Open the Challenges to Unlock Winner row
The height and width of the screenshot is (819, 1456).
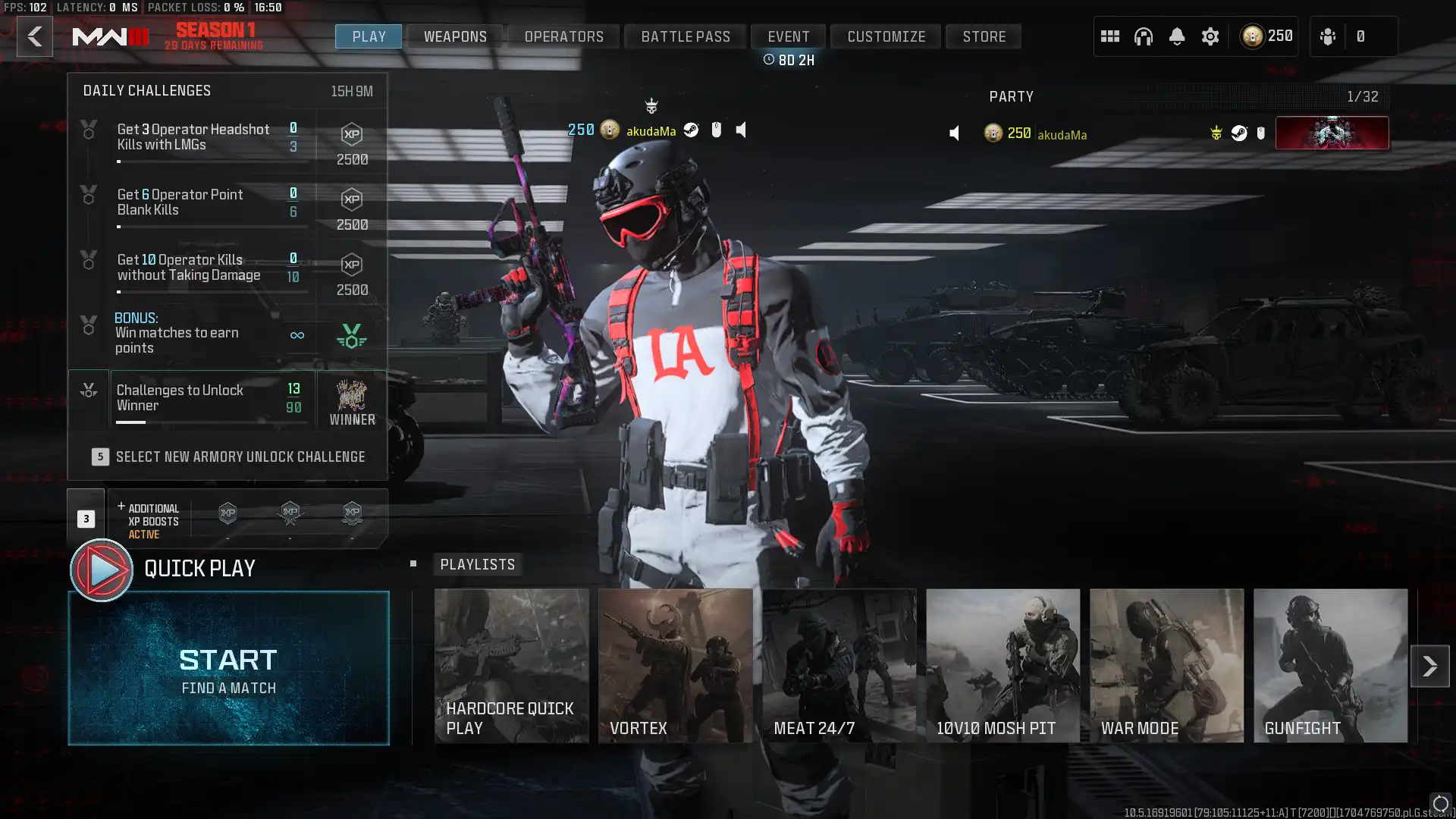click(212, 399)
